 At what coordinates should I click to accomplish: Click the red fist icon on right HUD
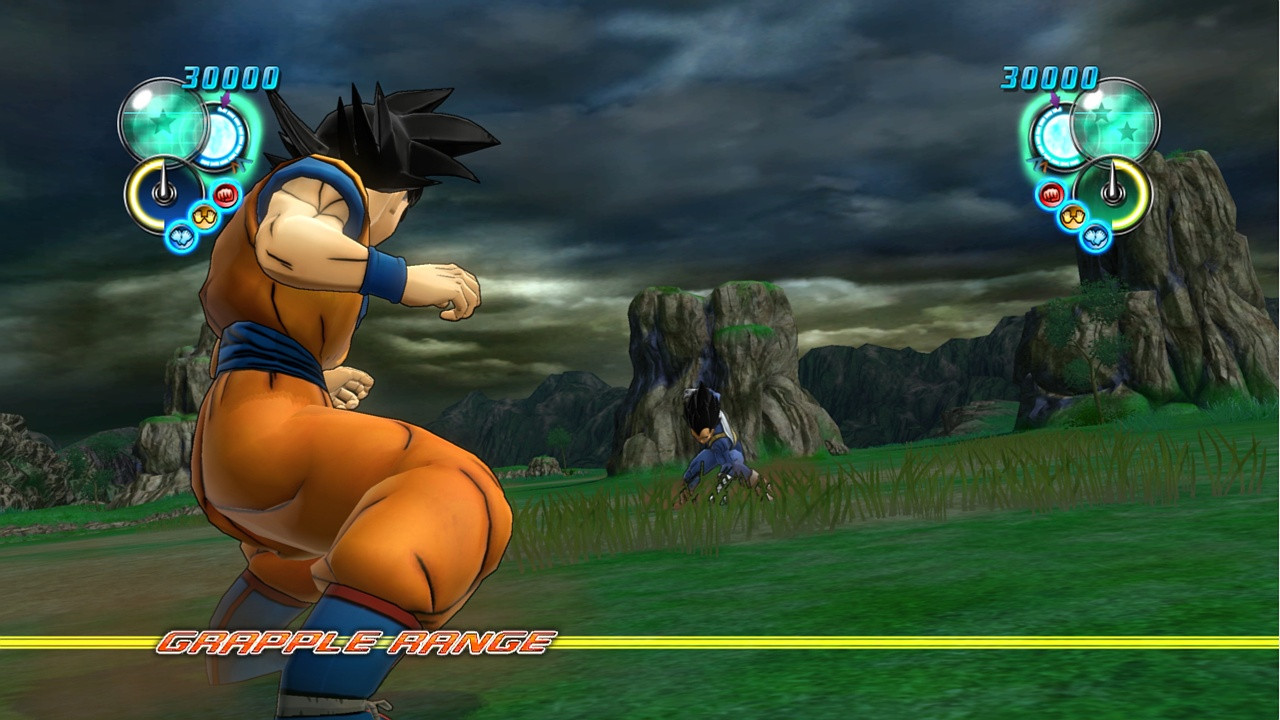1051,193
